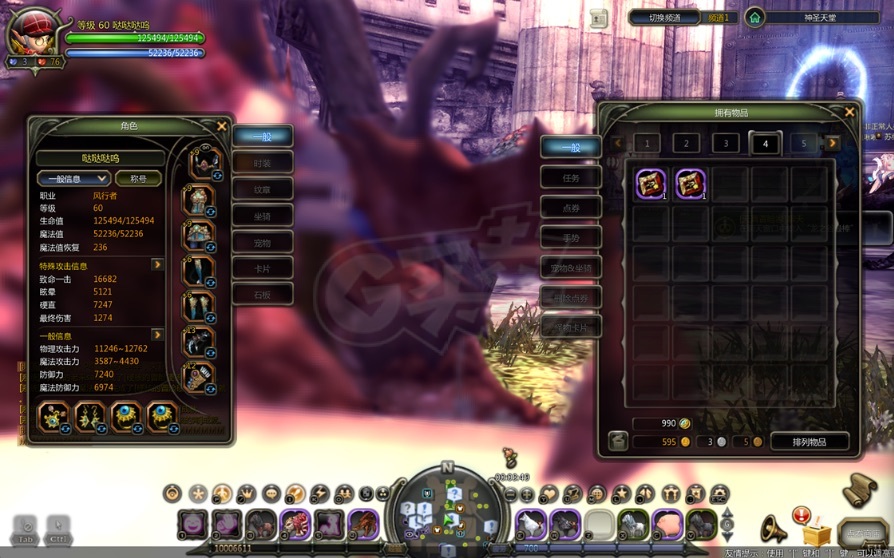Expand the 特殊攻击信息 section arrow
This screenshot has height=558, width=894.
point(157,266)
